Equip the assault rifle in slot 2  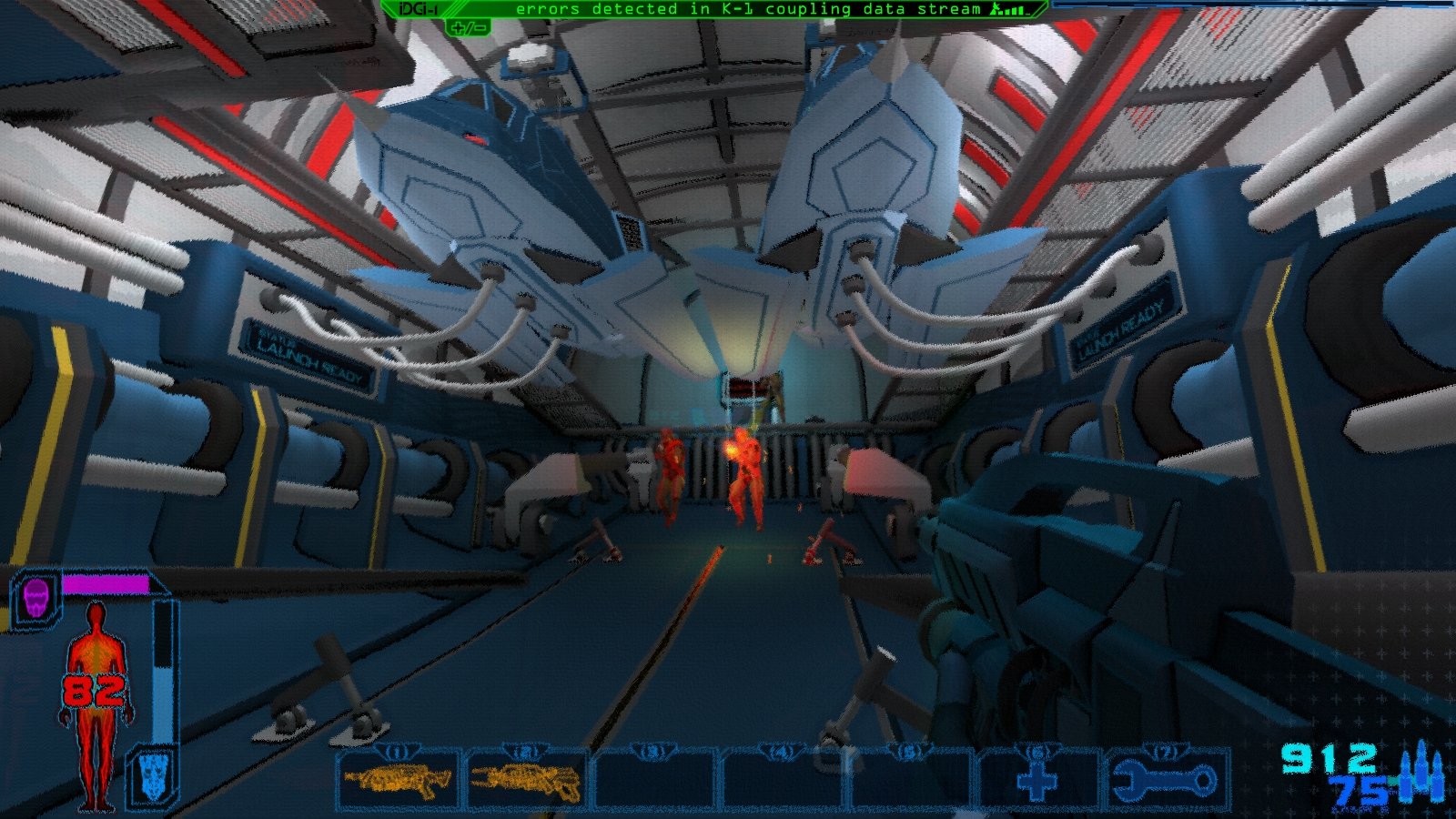click(x=526, y=779)
